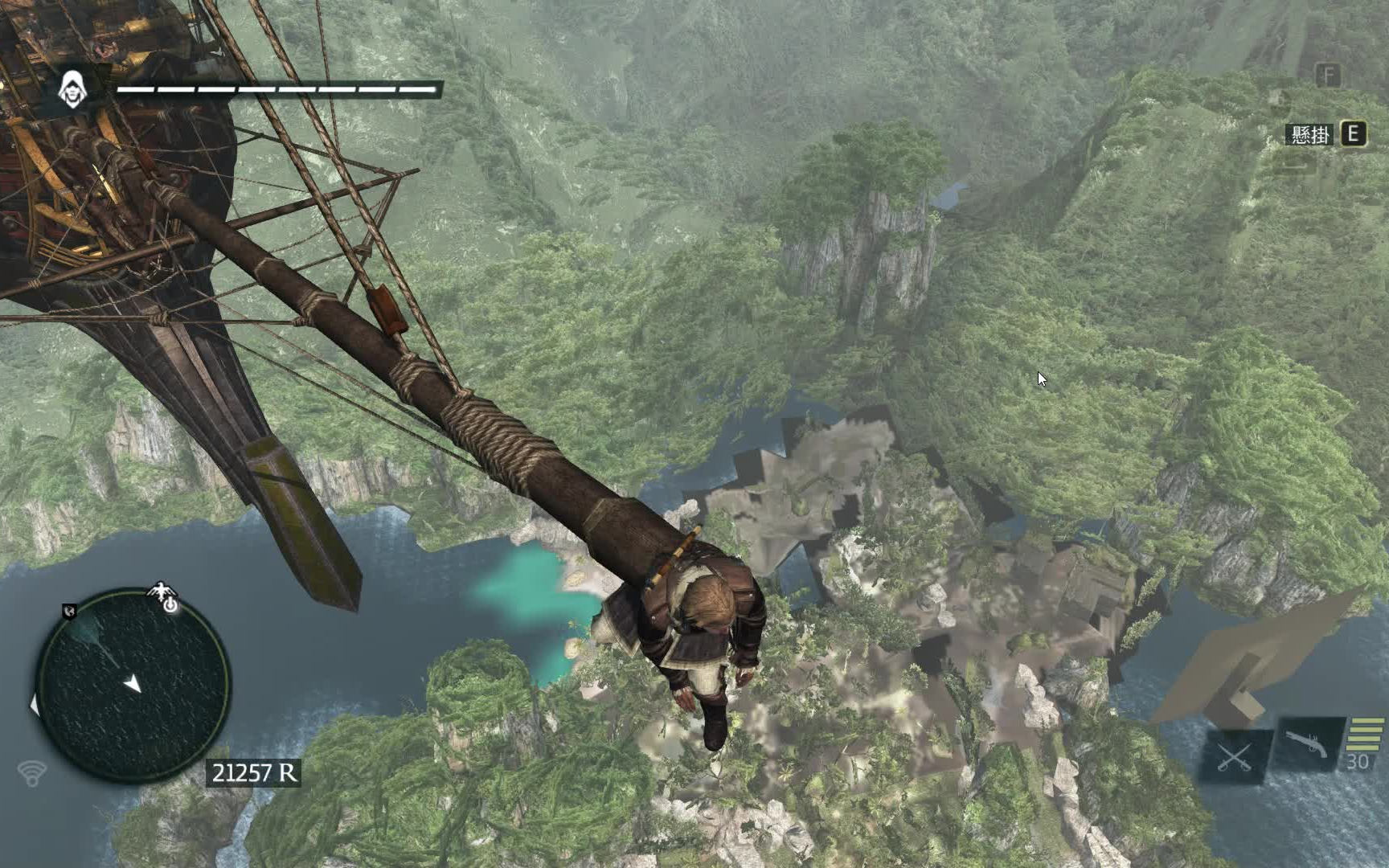Click the eagle viewpoint marker on the minimap
1389x868 pixels.
coord(162,593)
